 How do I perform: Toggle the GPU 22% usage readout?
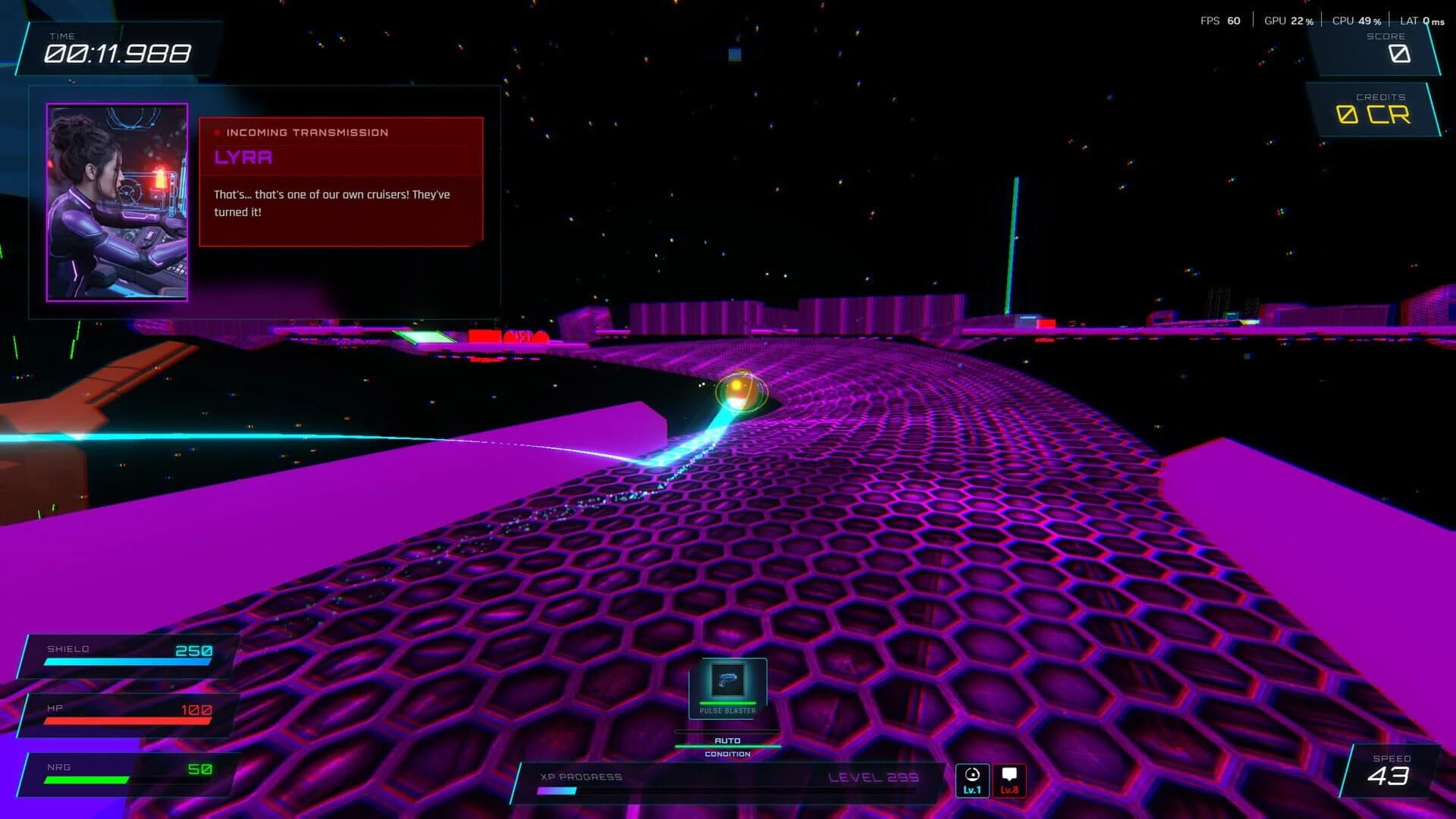(1289, 20)
